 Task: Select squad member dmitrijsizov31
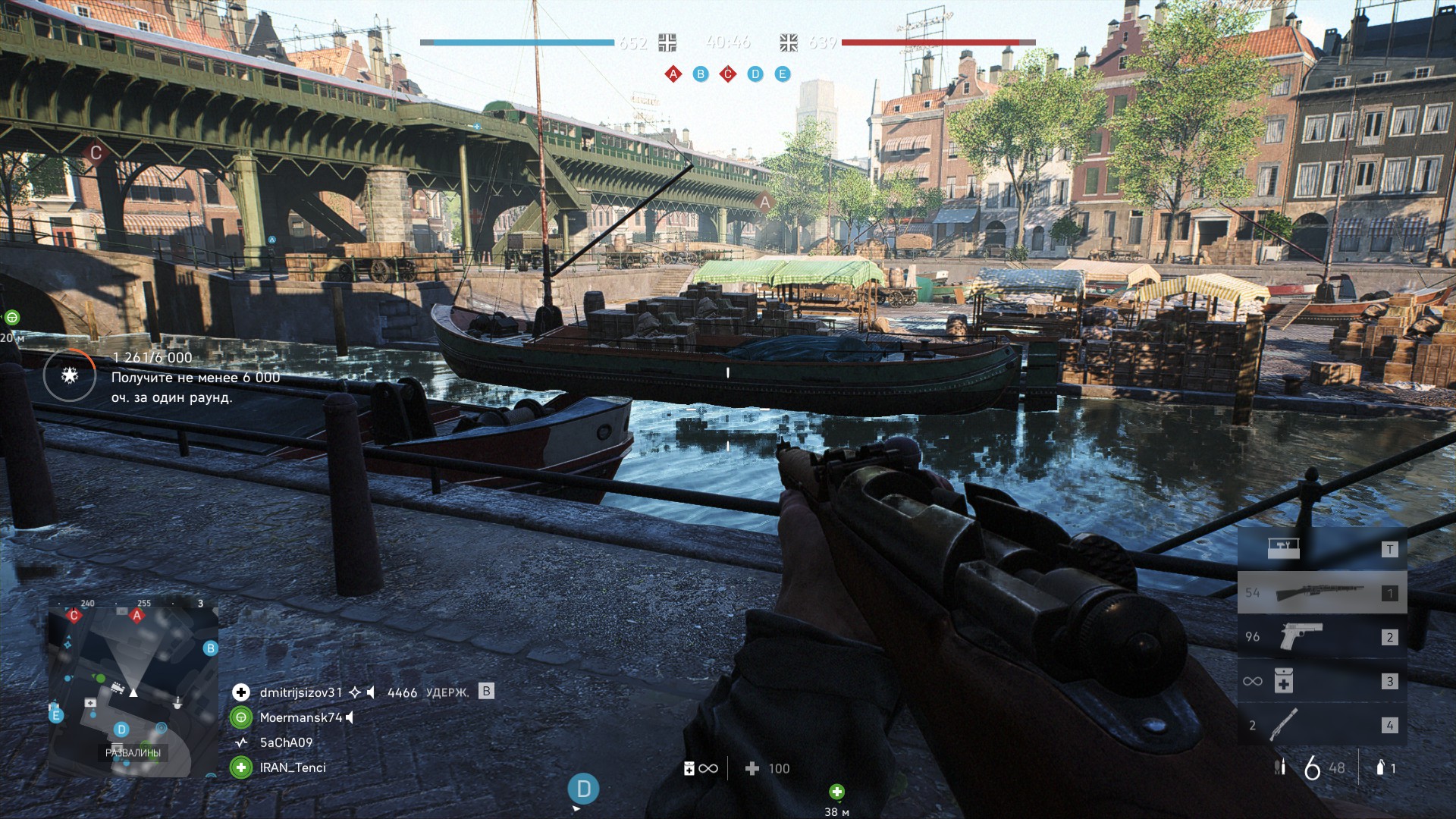click(300, 692)
